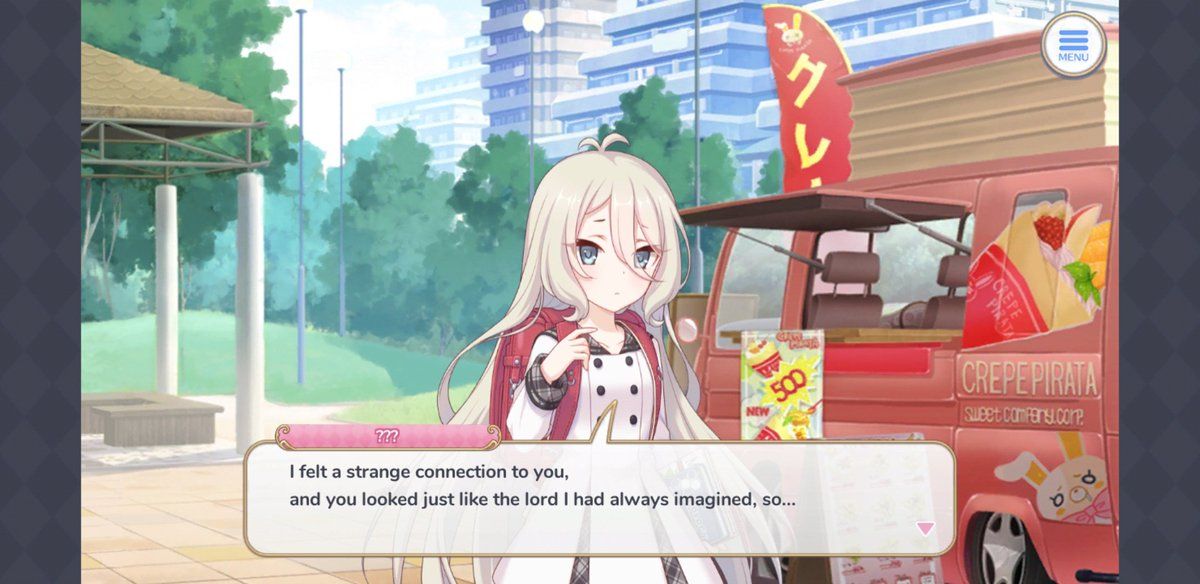1200x584 pixels.
Task: Advance dialogue with the pink arrow
Action: pos(925,528)
